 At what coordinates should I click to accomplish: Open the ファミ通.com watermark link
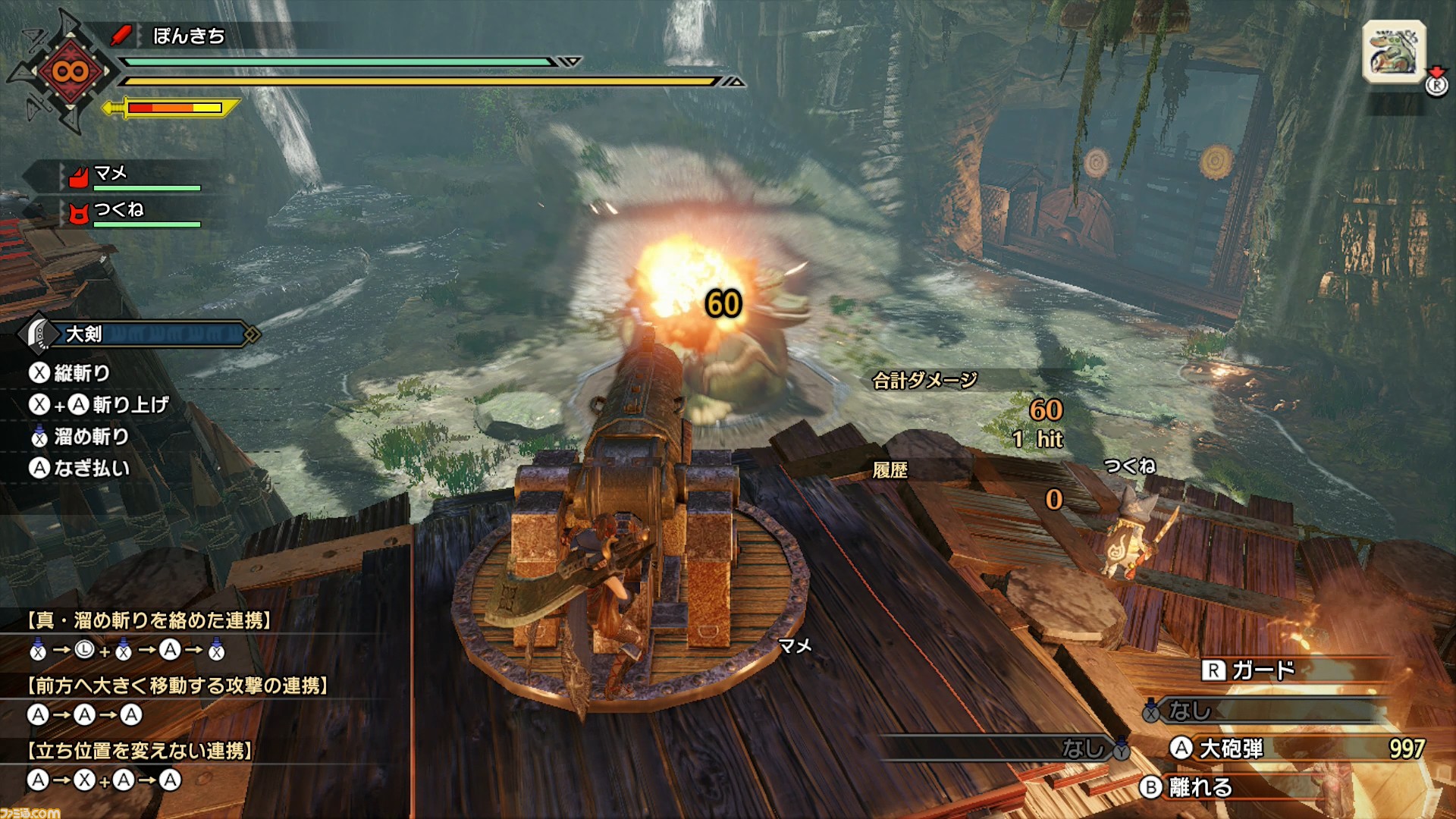[30, 812]
